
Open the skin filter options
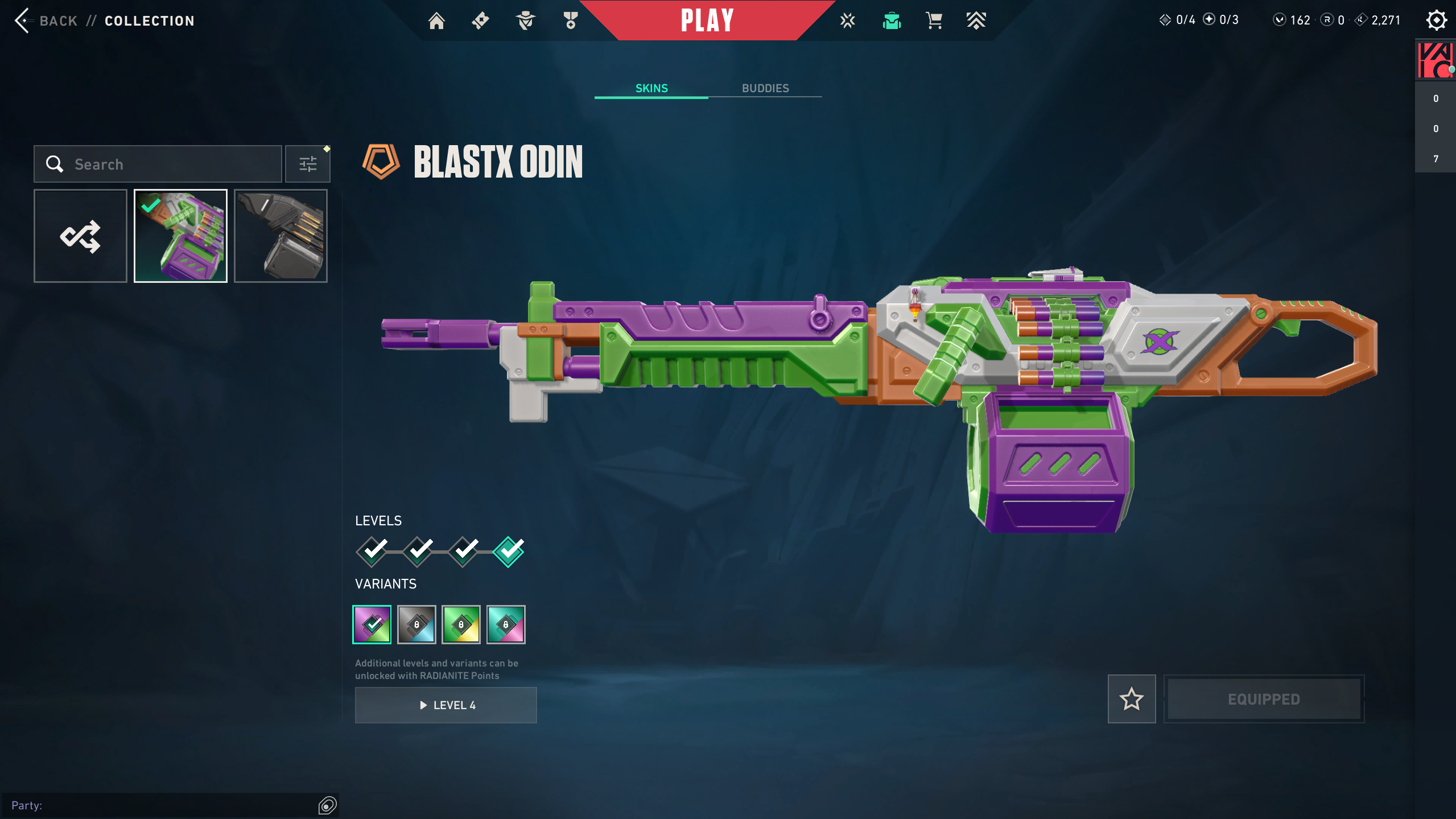(x=308, y=164)
